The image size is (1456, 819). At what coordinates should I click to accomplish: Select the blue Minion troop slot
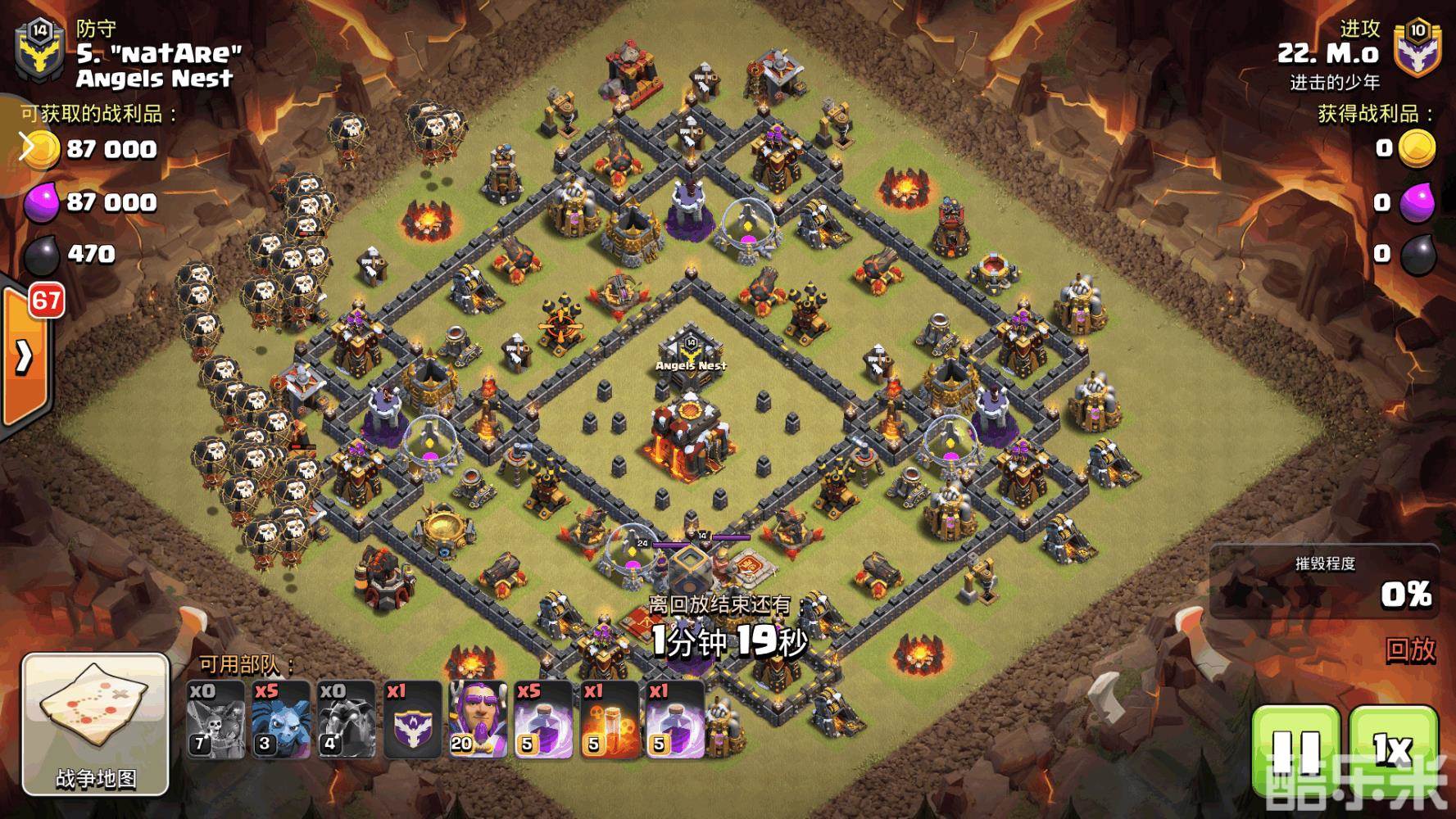point(281,720)
